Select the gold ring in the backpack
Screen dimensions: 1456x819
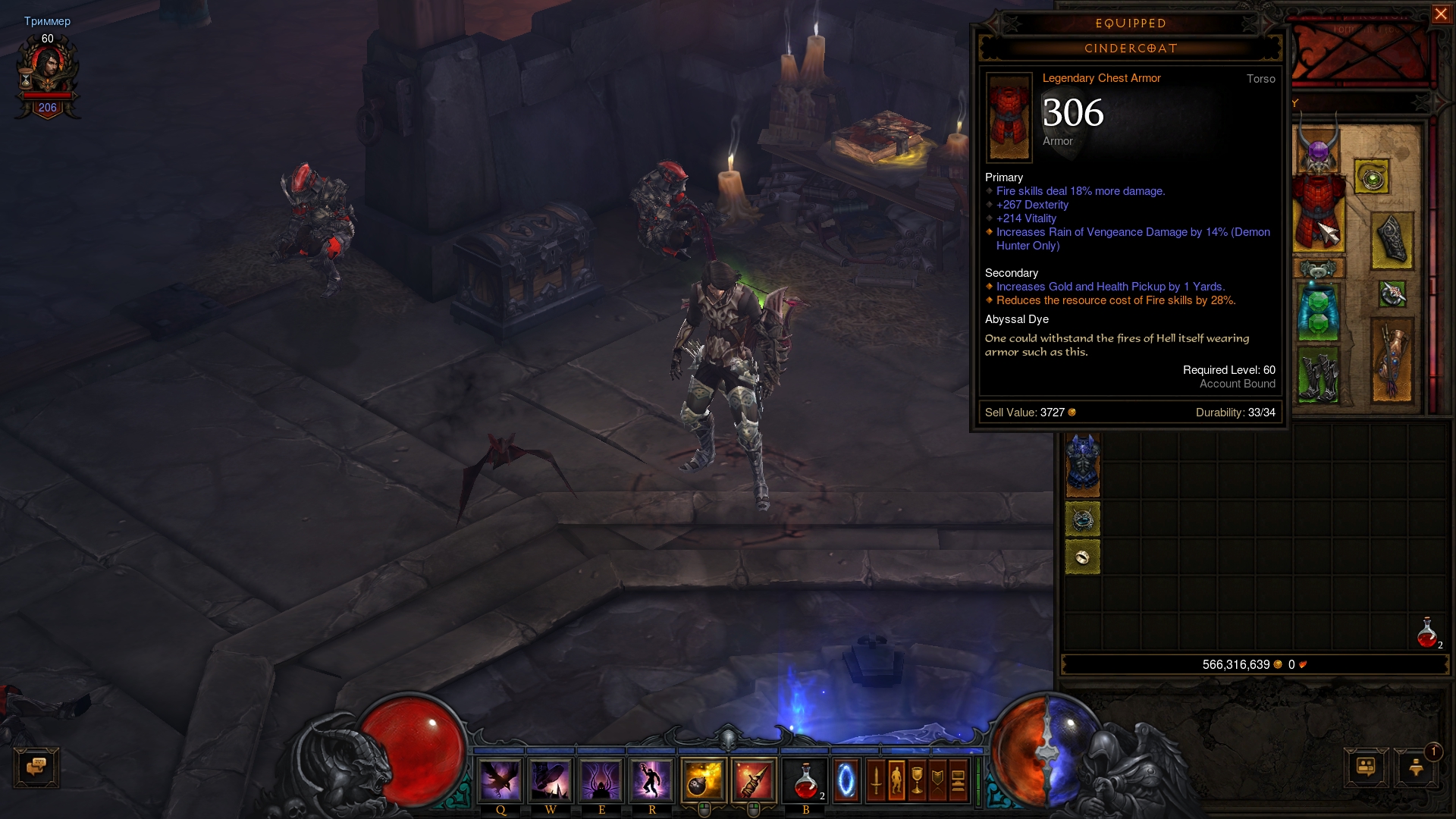(1082, 557)
